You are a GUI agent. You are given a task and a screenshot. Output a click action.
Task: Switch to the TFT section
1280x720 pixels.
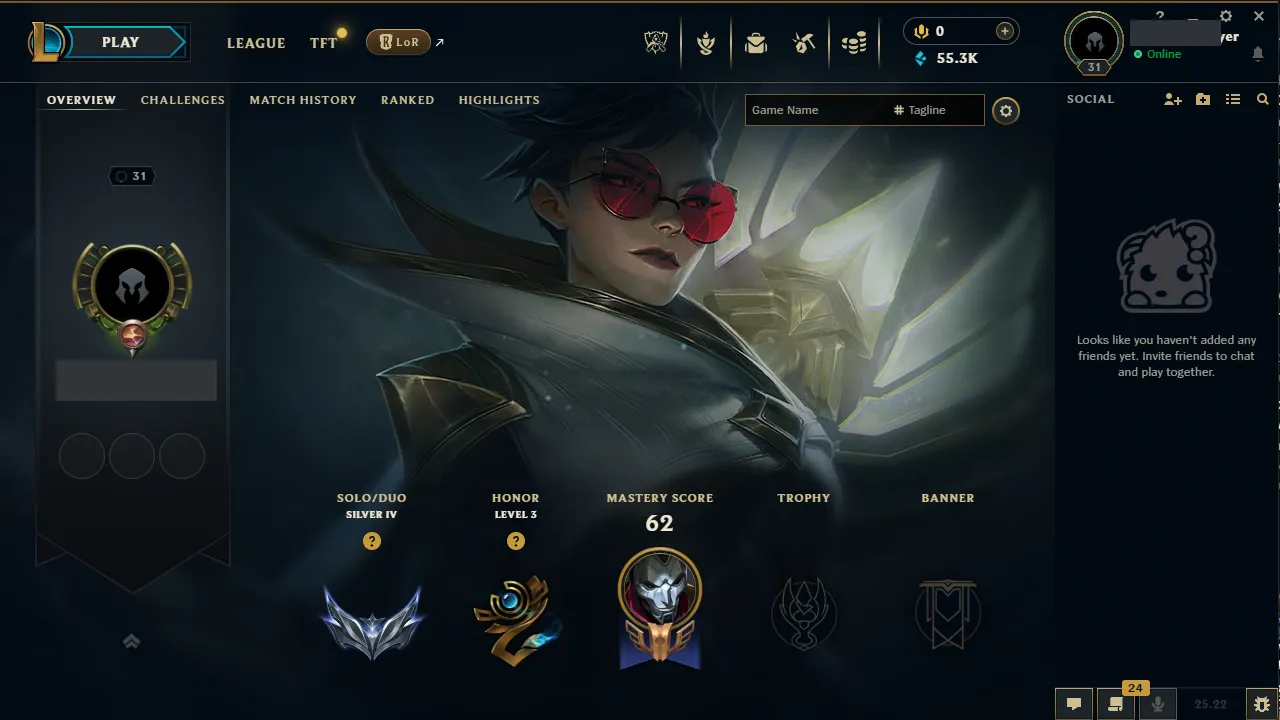[322, 43]
